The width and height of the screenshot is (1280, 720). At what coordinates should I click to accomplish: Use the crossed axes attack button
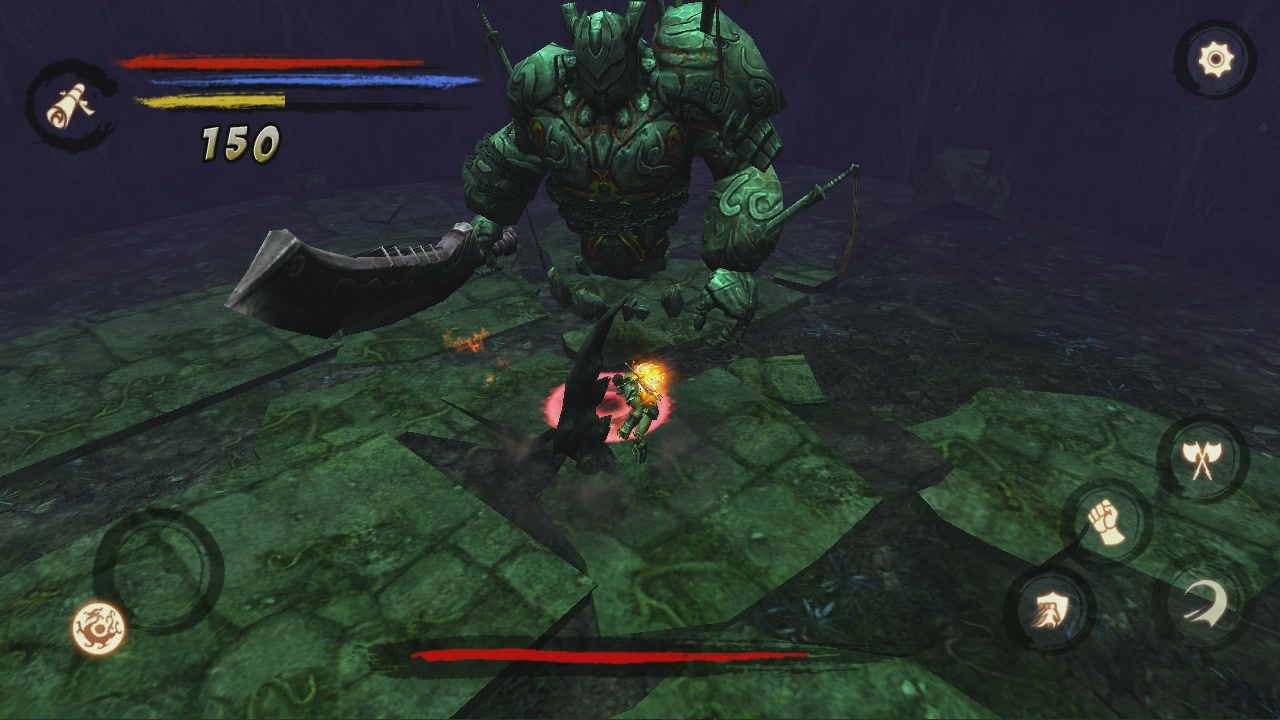pos(1201,459)
